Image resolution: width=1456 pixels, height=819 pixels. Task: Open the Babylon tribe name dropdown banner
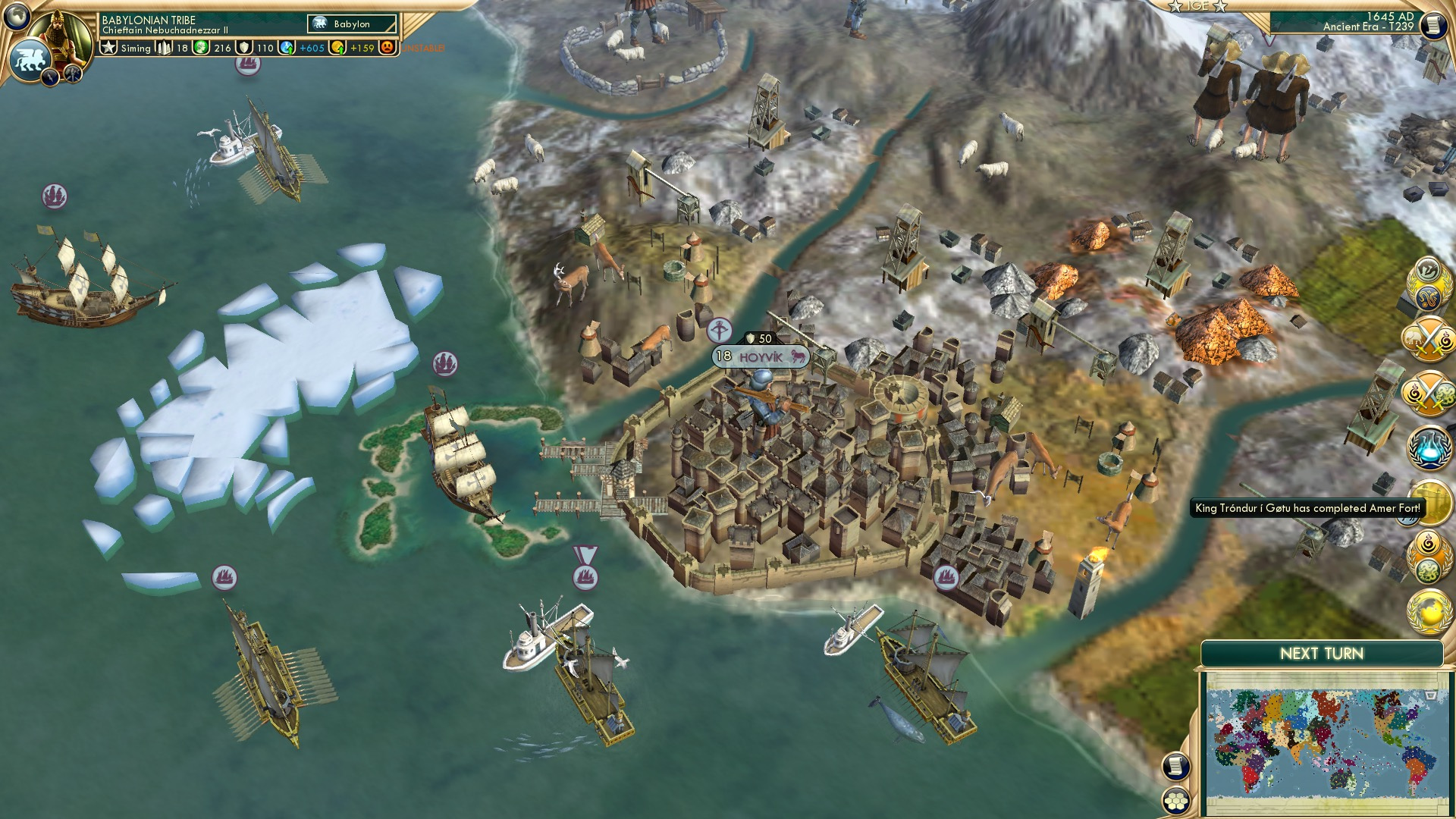point(351,24)
